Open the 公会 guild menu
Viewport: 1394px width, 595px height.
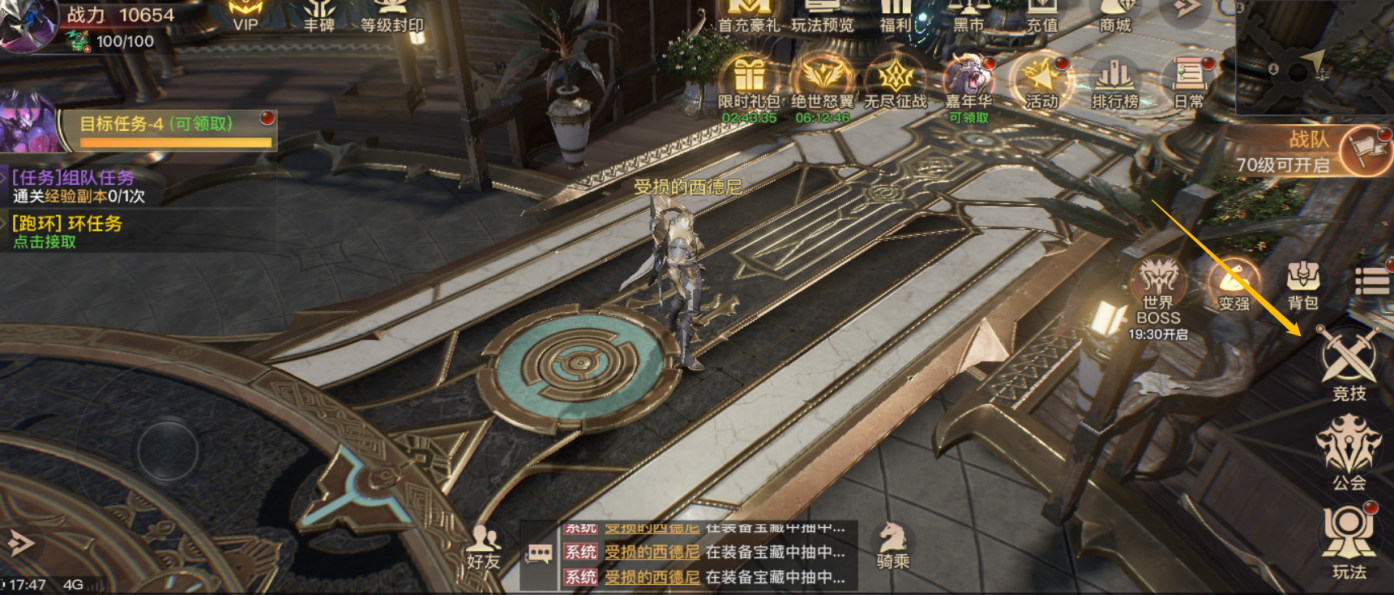(x=1348, y=452)
